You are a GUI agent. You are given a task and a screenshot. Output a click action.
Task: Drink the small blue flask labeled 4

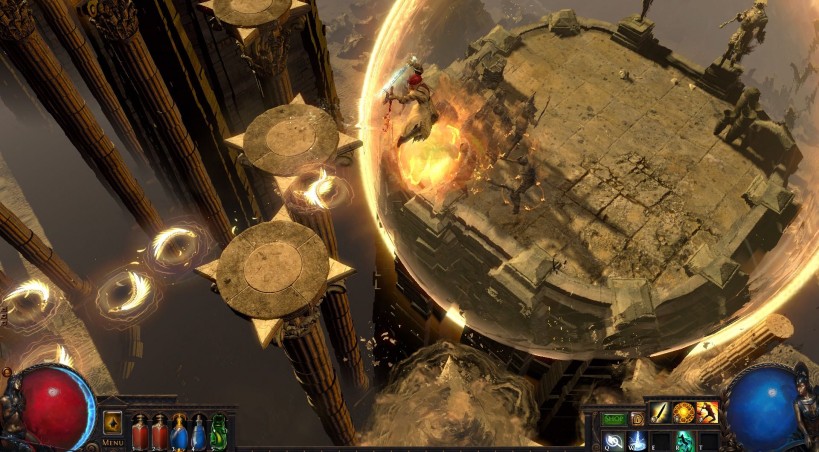point(198,433)
